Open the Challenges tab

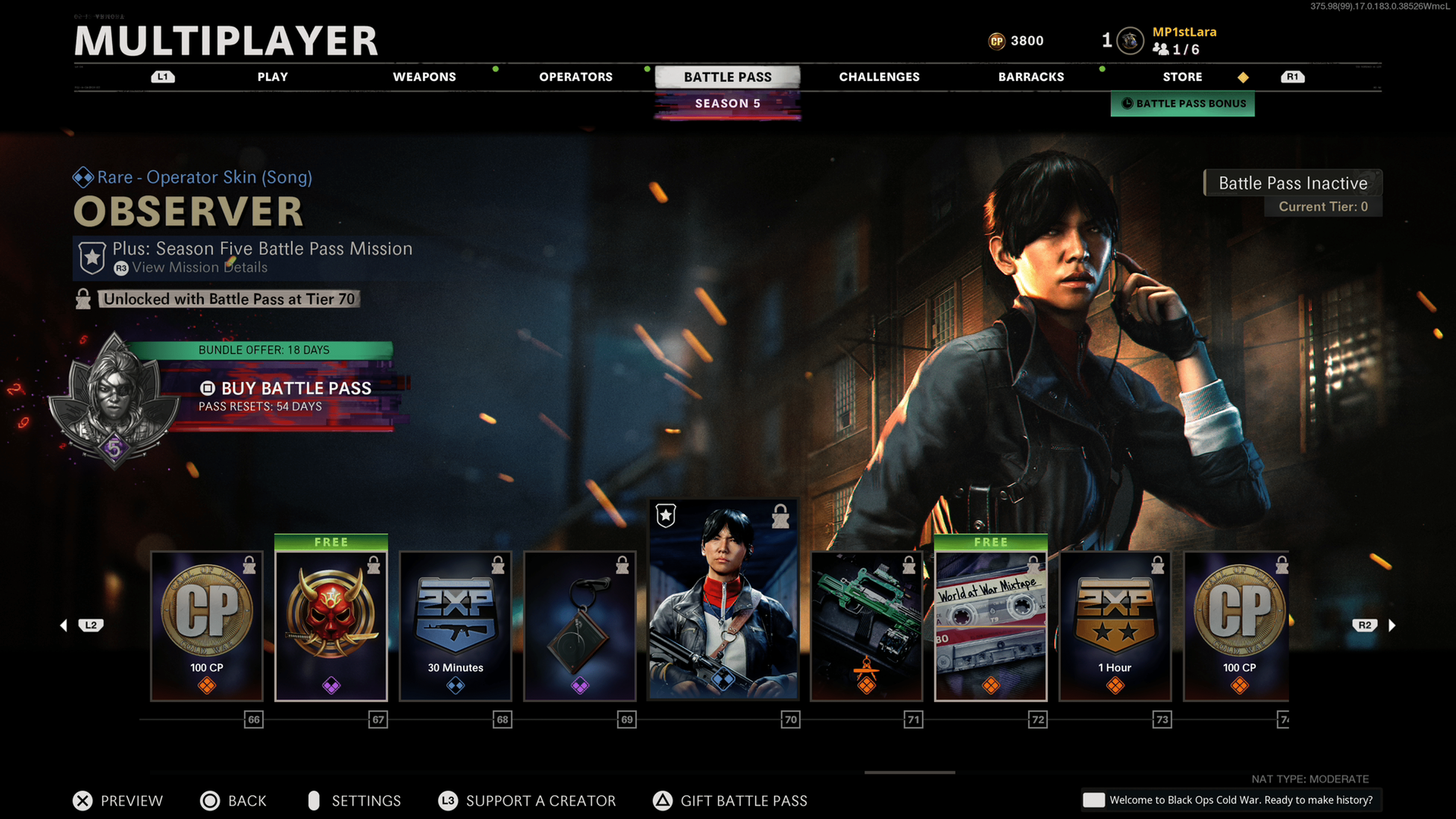[879, 77]
